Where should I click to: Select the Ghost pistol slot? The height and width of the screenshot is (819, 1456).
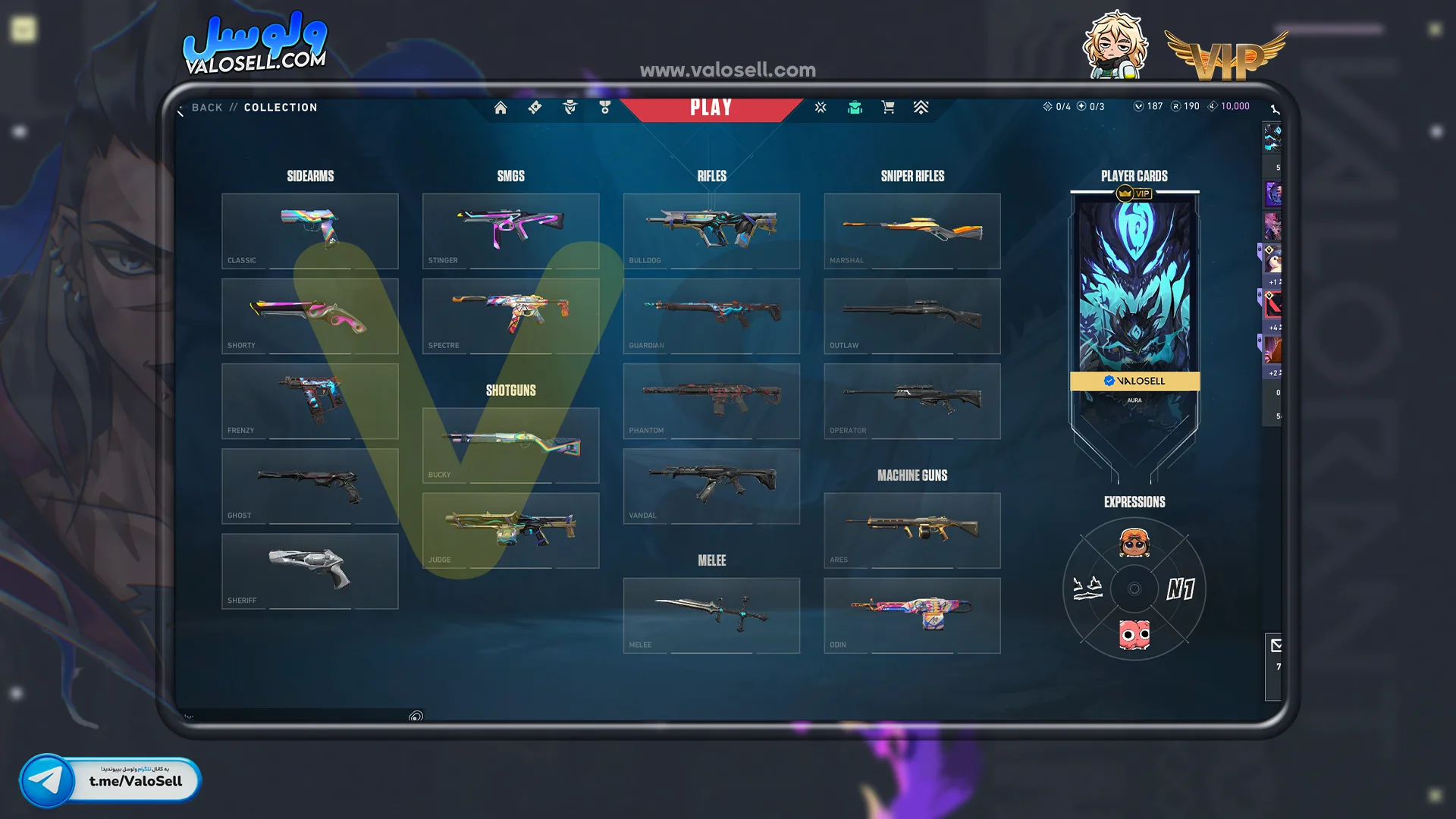309,485
